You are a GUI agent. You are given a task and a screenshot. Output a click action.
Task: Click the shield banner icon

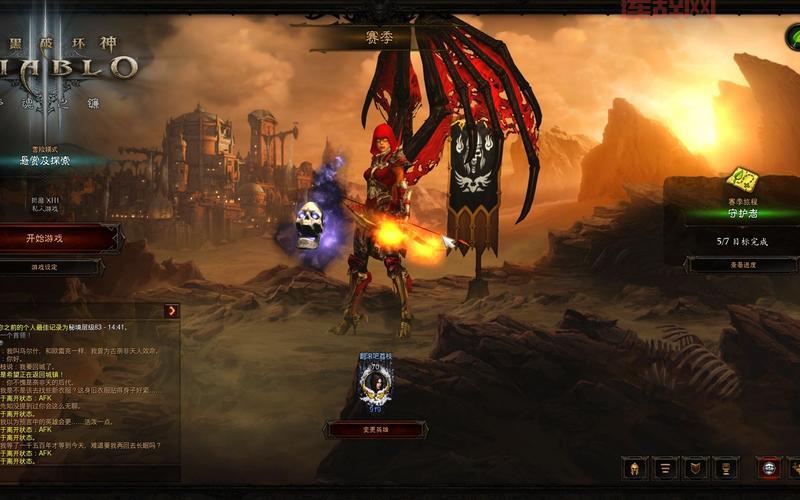696,467
